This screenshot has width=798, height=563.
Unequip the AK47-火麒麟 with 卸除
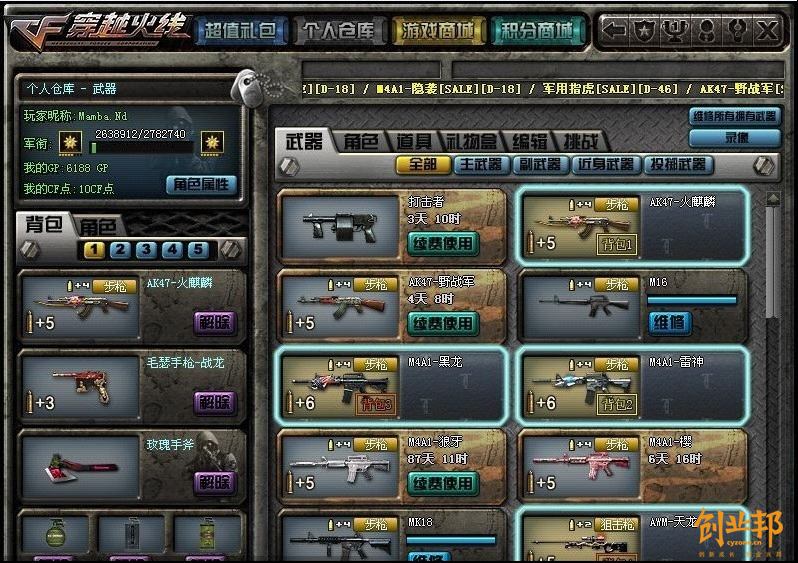[x=215, y=321]
